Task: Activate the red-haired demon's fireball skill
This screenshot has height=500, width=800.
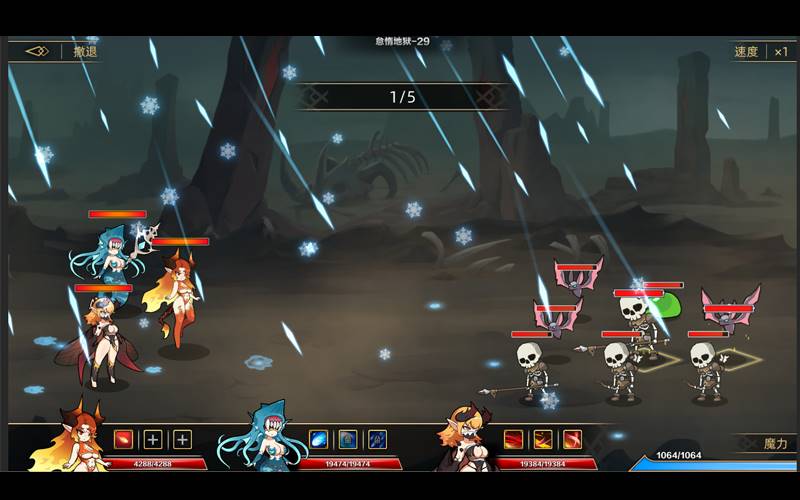Action: [x=123, y=439]
